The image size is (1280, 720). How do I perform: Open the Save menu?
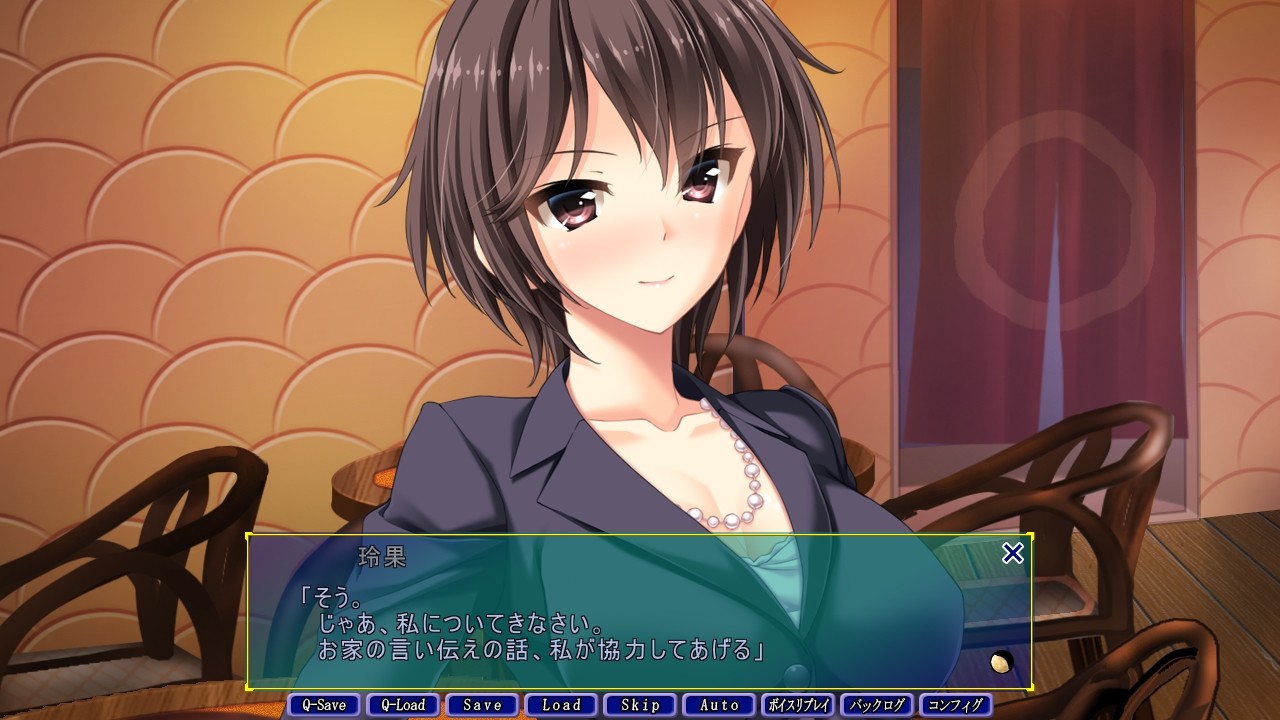[482, 705]
